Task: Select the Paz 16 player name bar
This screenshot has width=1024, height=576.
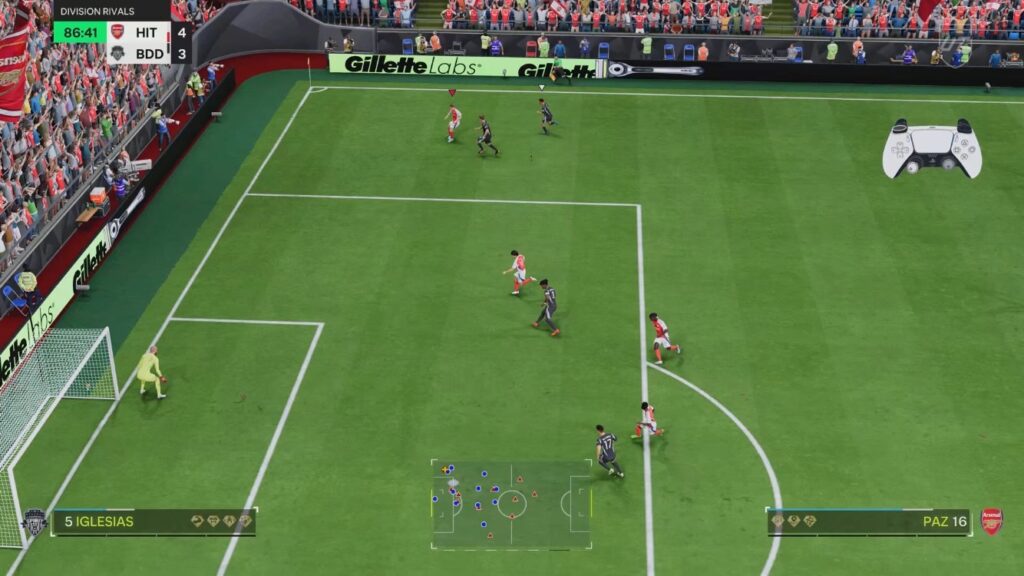Action: (868, 522)
